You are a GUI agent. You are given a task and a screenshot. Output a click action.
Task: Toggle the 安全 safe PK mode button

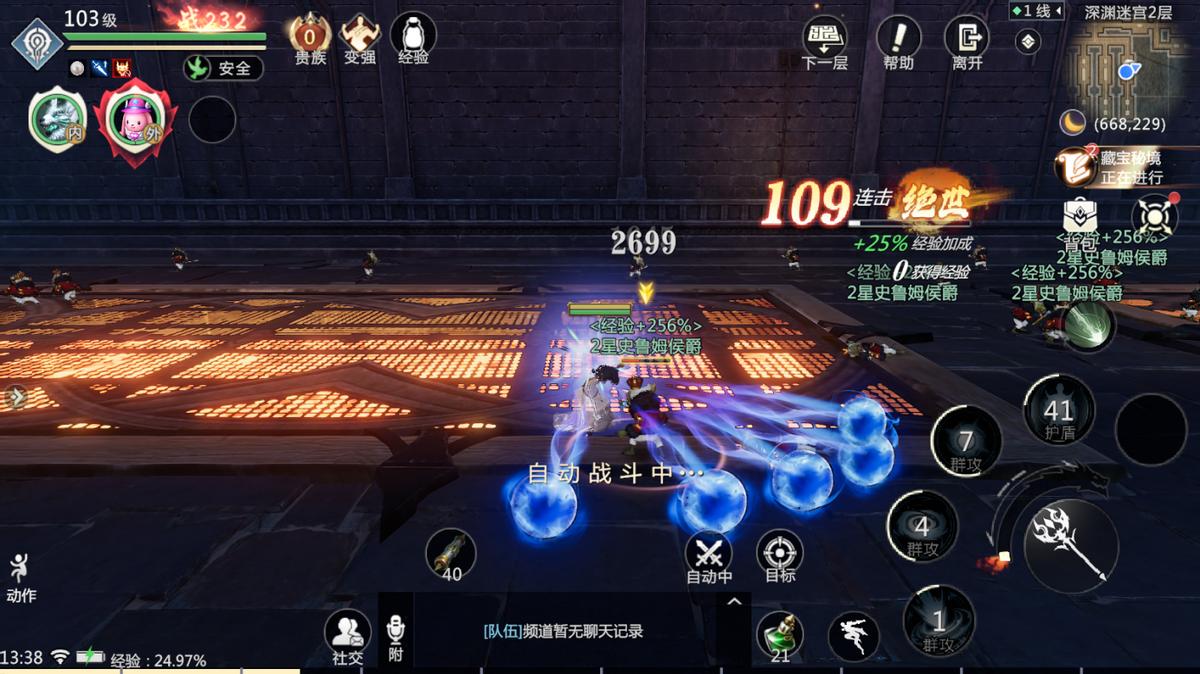pos(223,68)
